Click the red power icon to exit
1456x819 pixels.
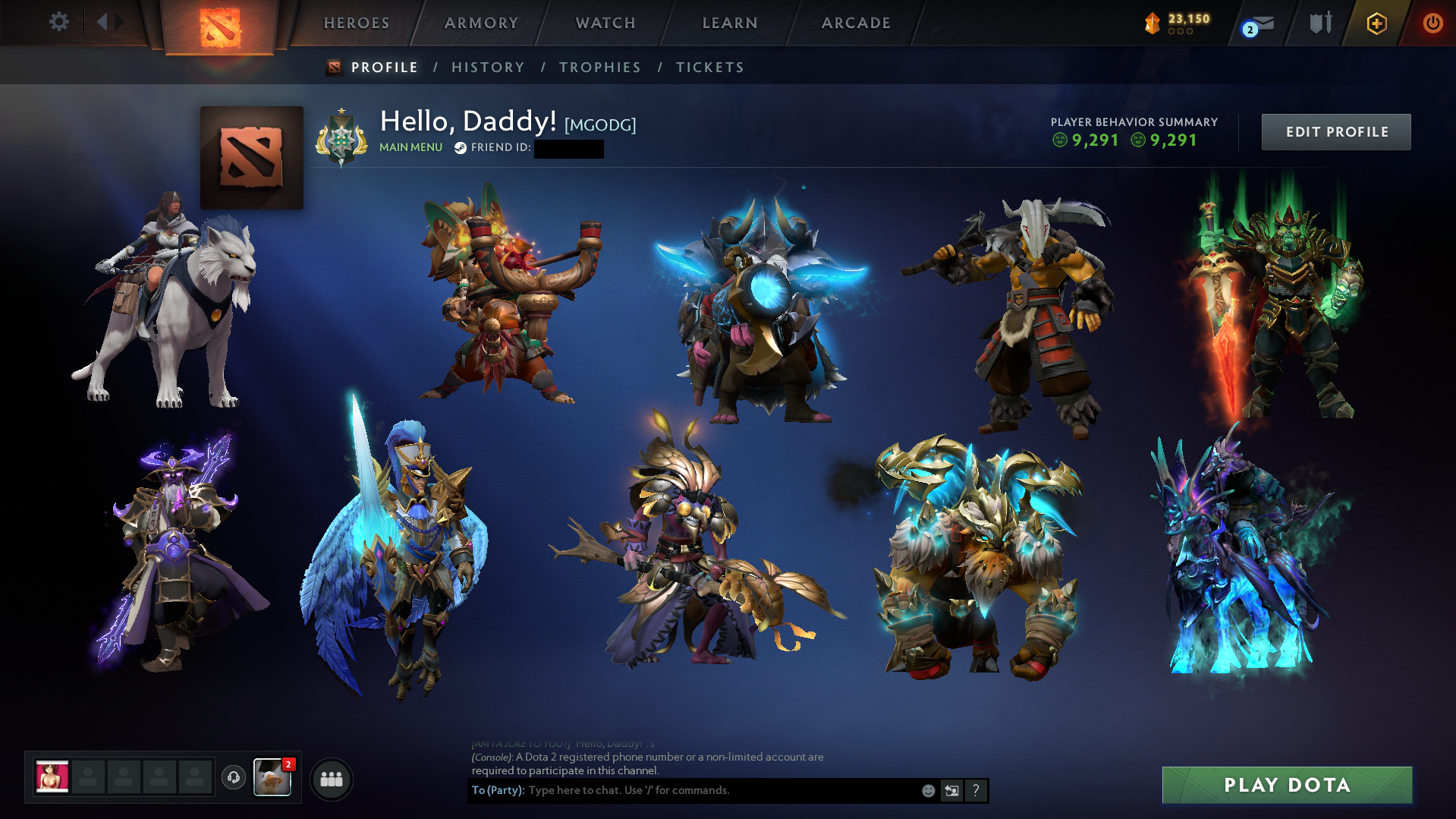point(1433,23)
